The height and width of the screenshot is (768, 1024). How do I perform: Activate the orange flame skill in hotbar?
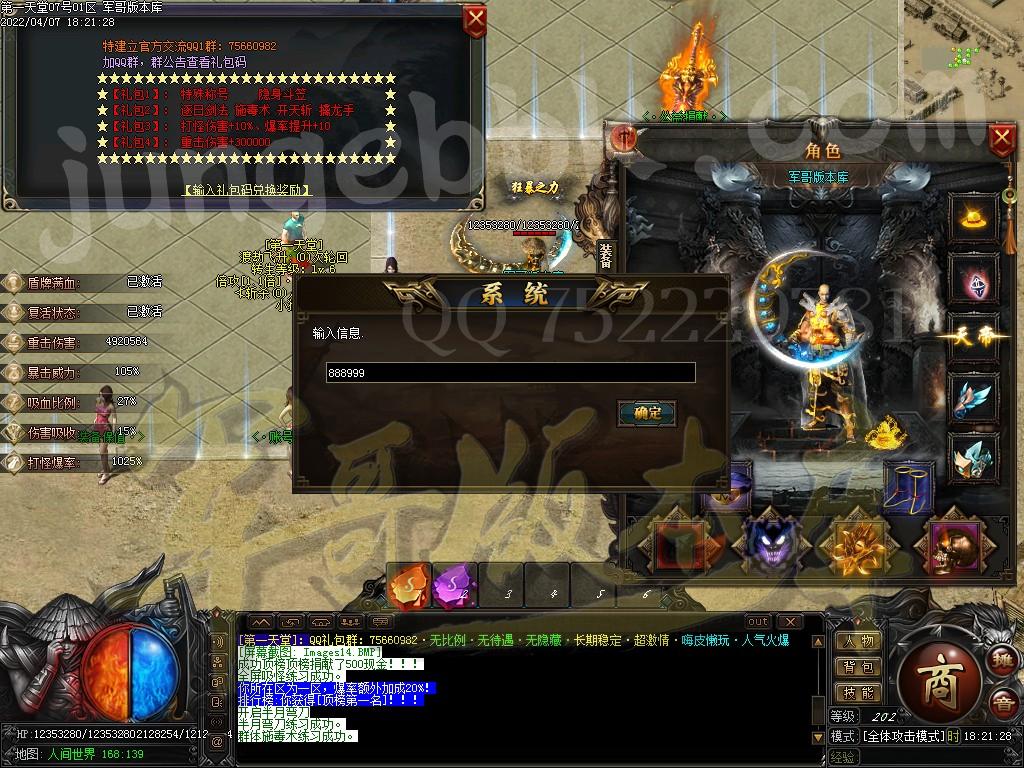(x=410, y=587)
